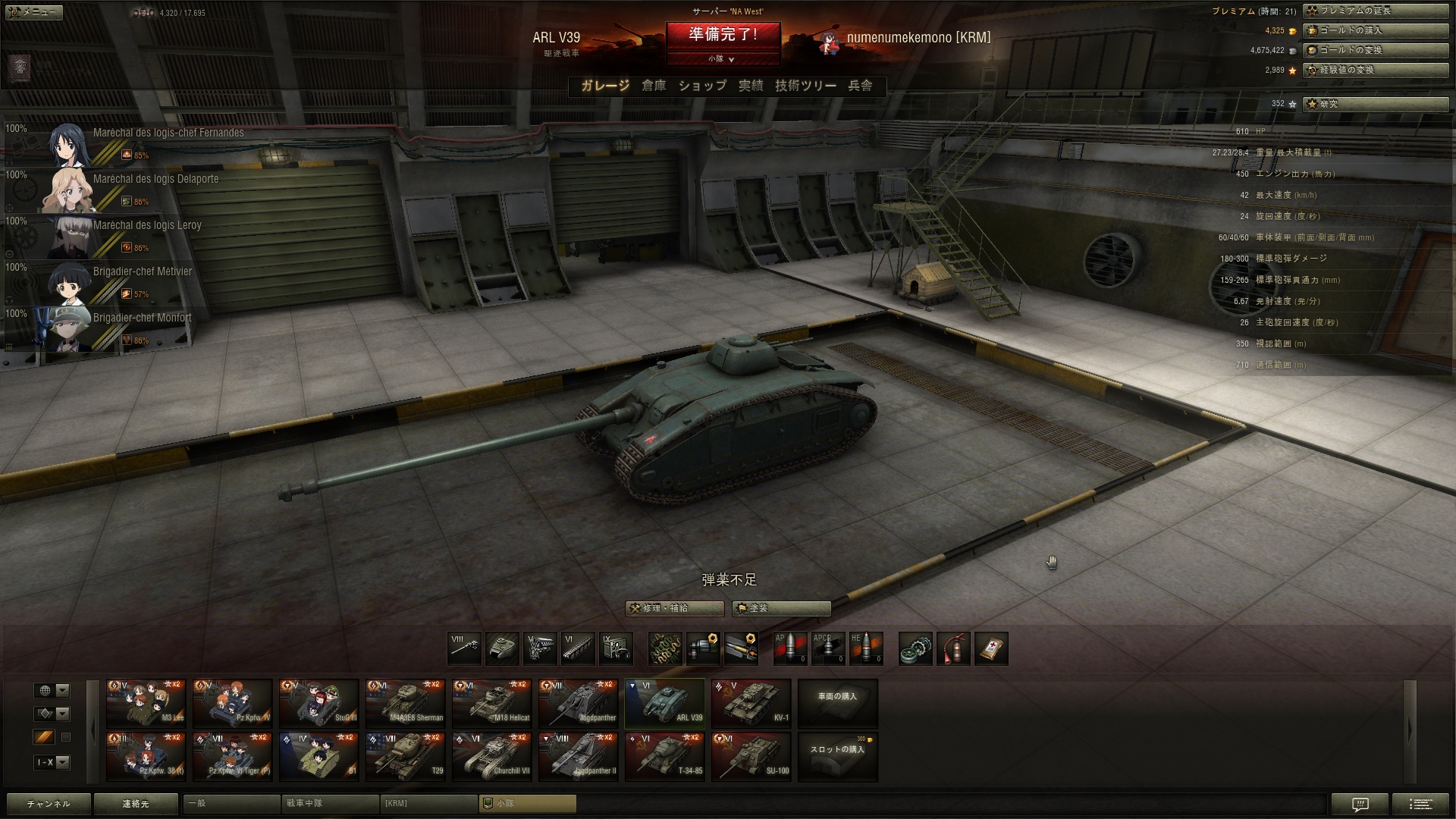Open the 連絡先 contacts button

[136, 804]
